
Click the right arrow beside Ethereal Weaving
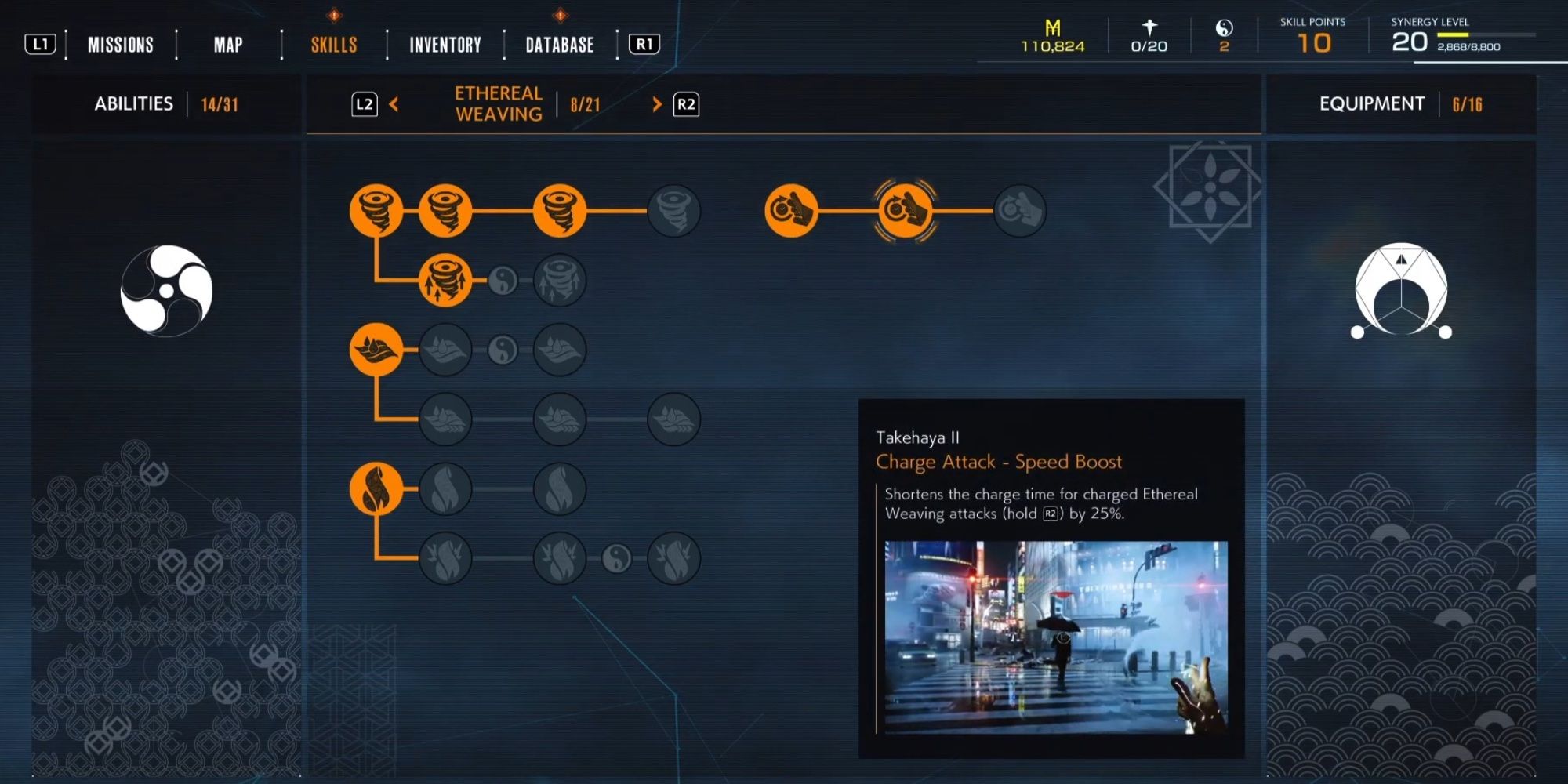(x=657, y=104)
